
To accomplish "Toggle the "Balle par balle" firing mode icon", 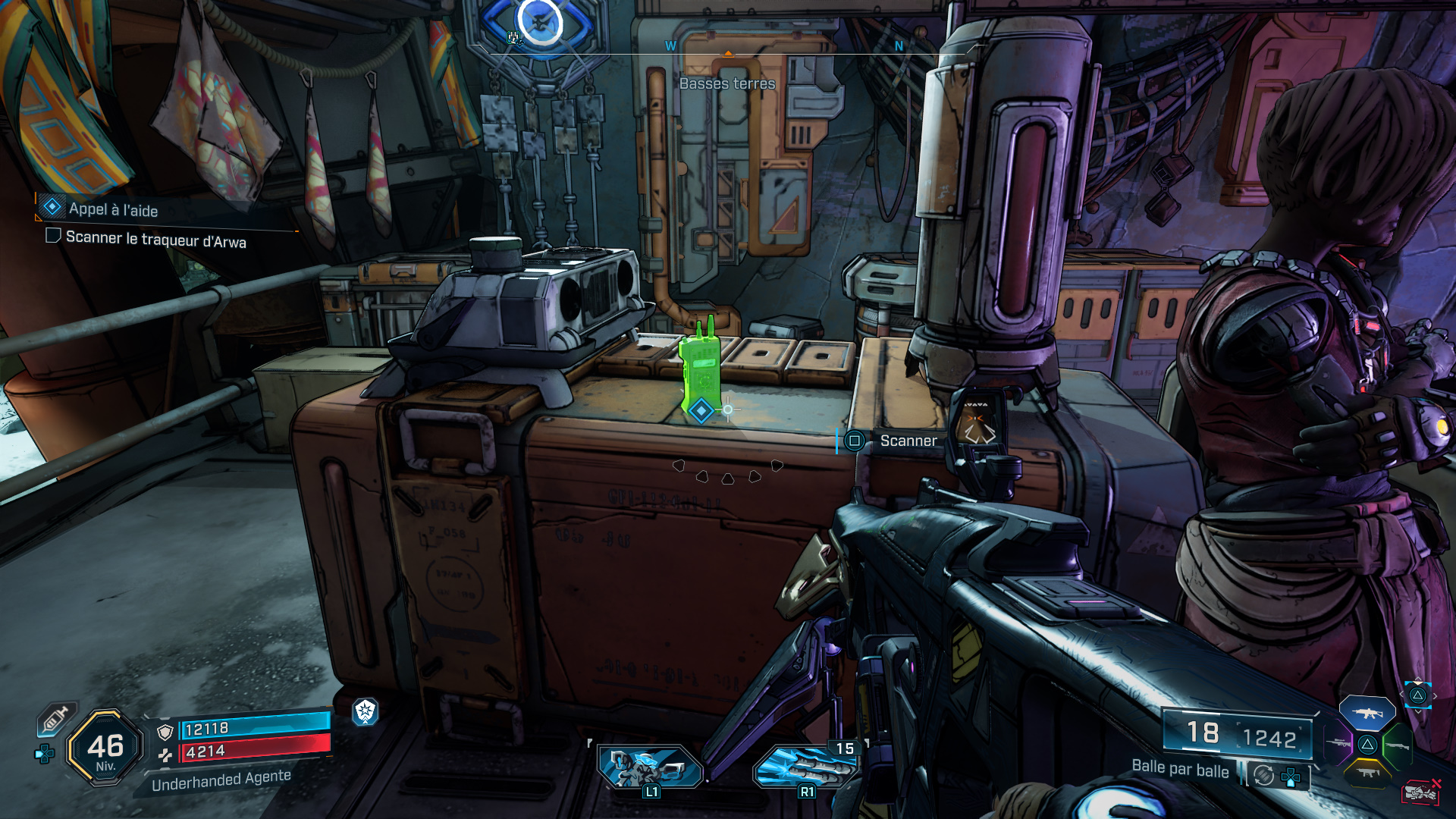I will 1263,775.
